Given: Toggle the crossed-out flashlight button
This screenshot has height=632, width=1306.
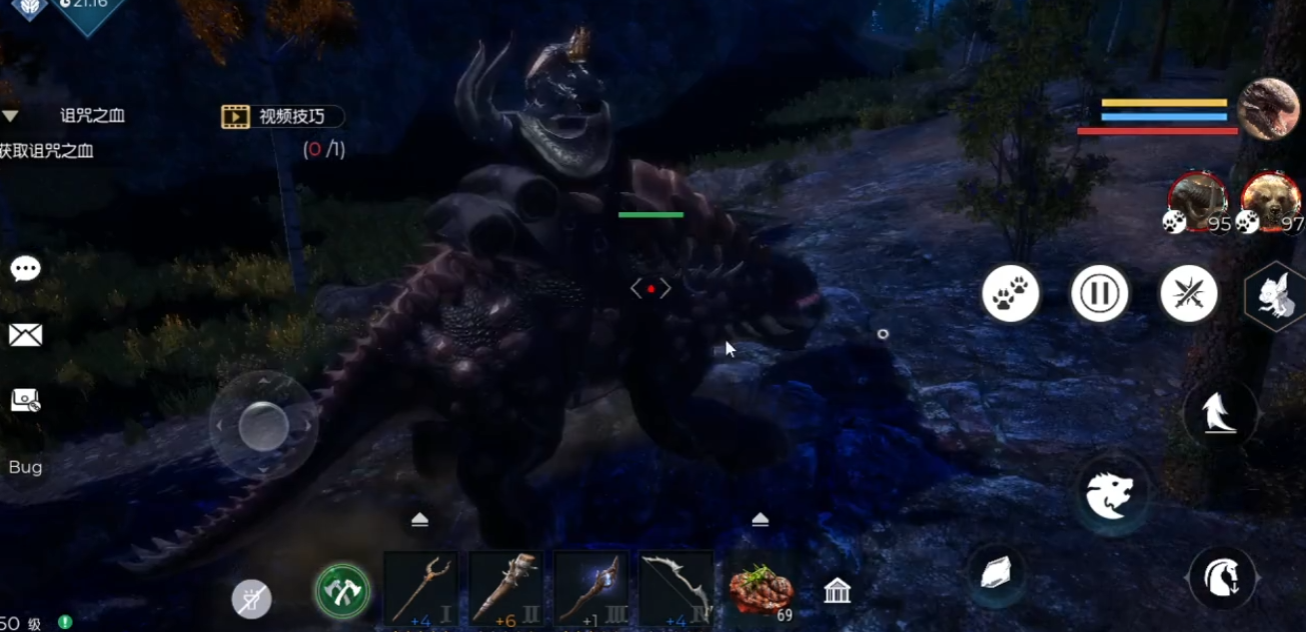Looking at the screenshot, I should (251, 598).
